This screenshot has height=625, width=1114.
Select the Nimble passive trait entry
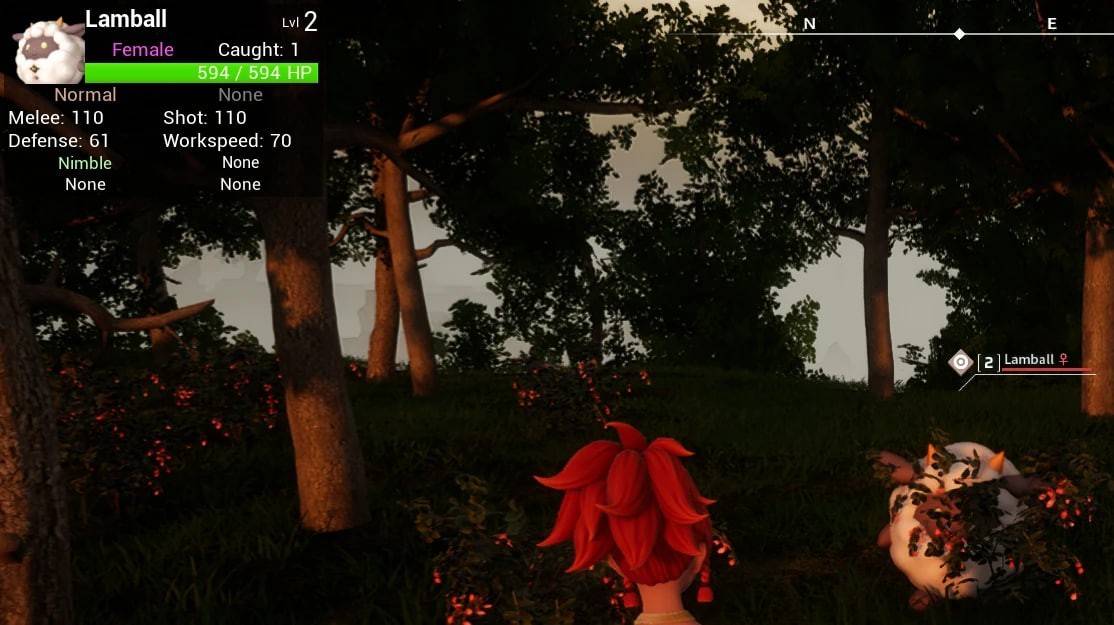coord(85,163)
